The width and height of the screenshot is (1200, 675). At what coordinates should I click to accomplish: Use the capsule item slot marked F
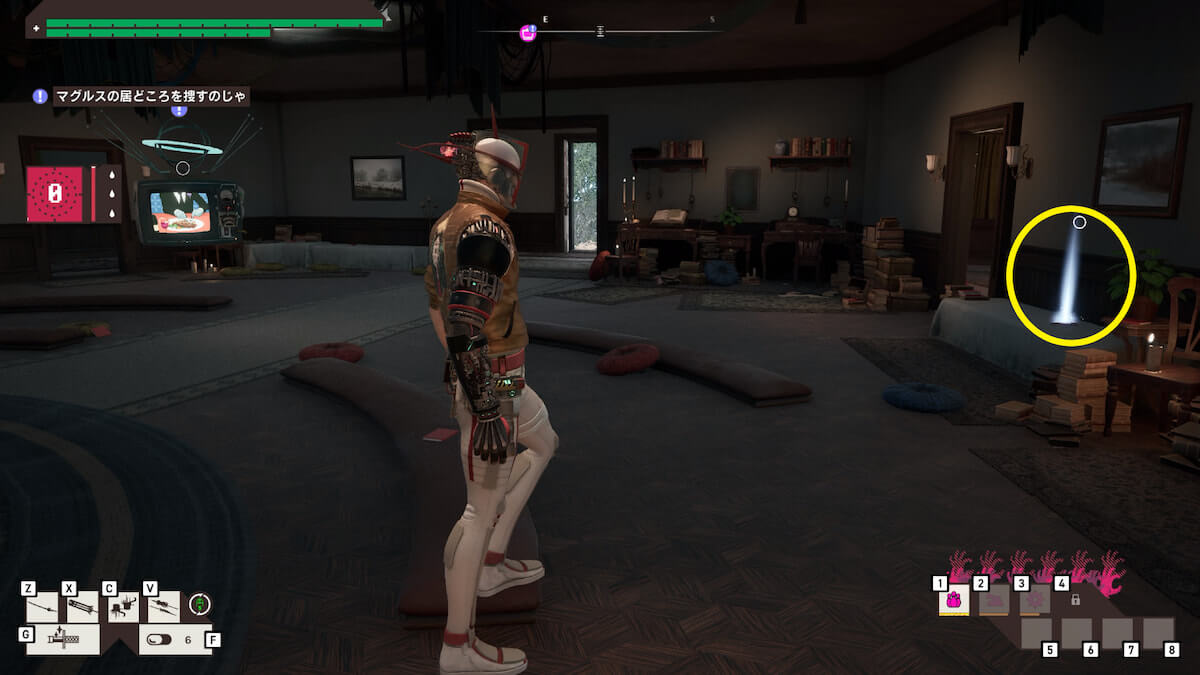(172, 639)
